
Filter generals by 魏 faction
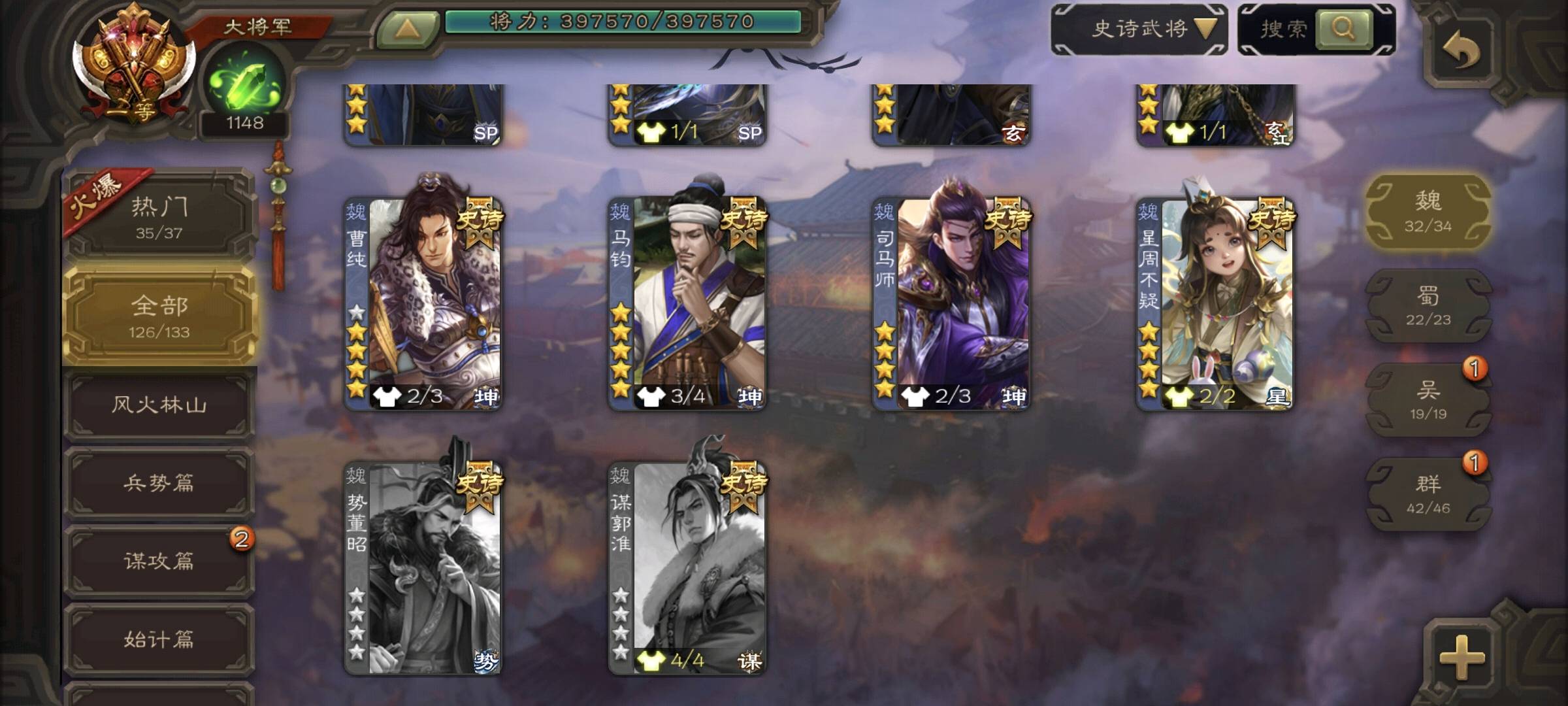click(x=1428, y=210)
